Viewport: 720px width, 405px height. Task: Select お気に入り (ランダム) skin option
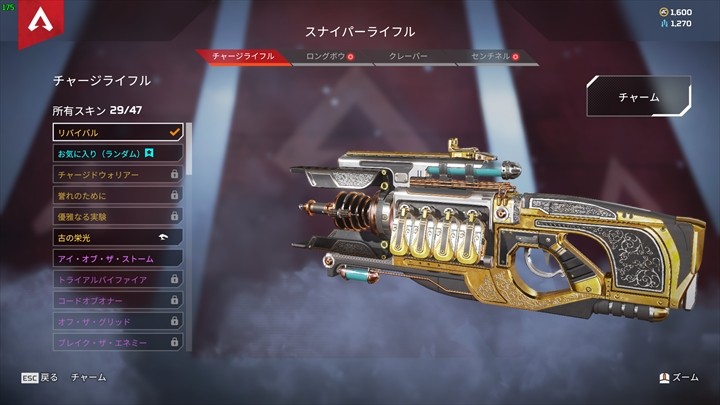click(117, 153)
